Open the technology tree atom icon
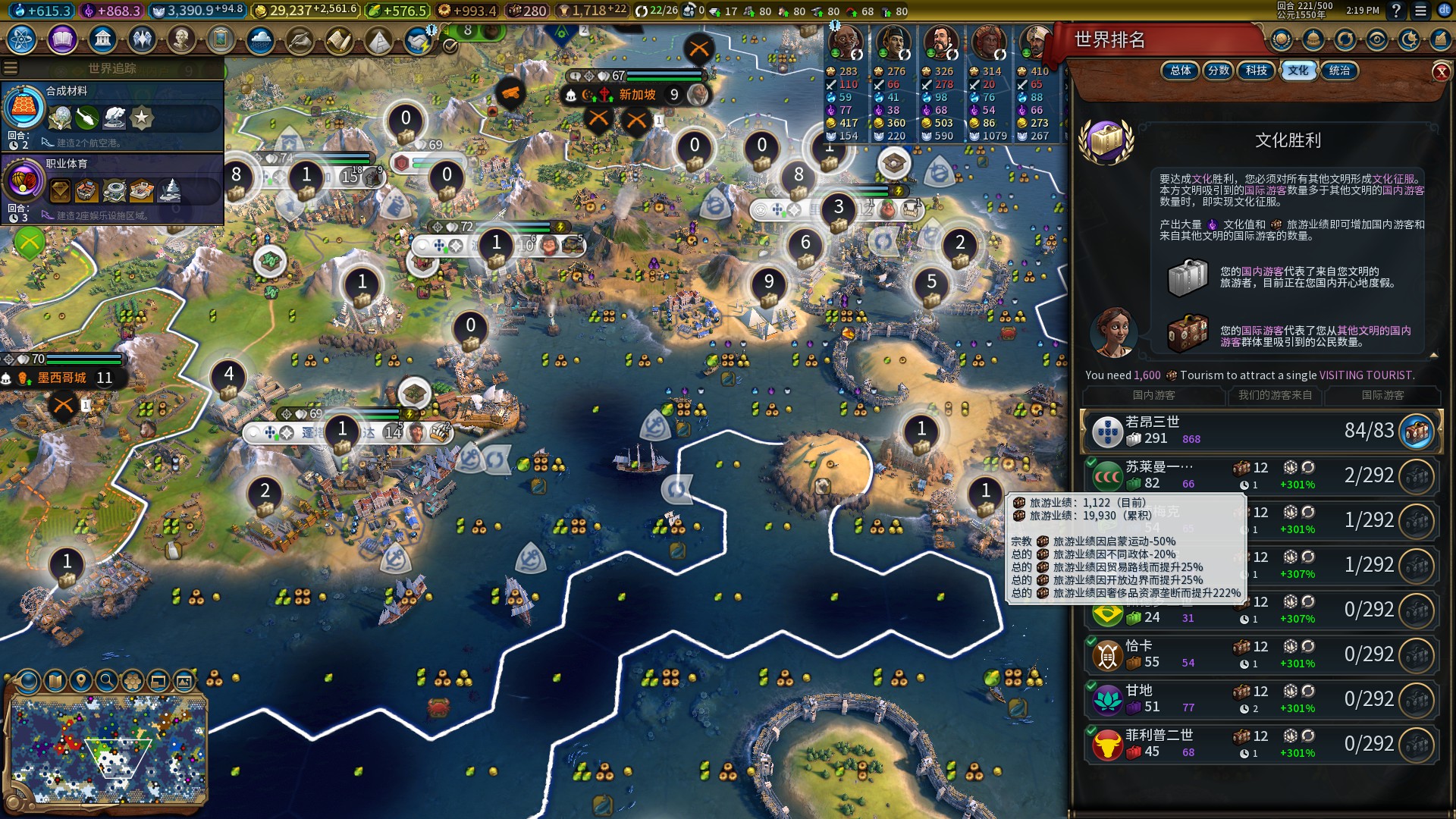Image resolution: width=1456 pixels, height=819 pixels. click(x=21, y=39)
